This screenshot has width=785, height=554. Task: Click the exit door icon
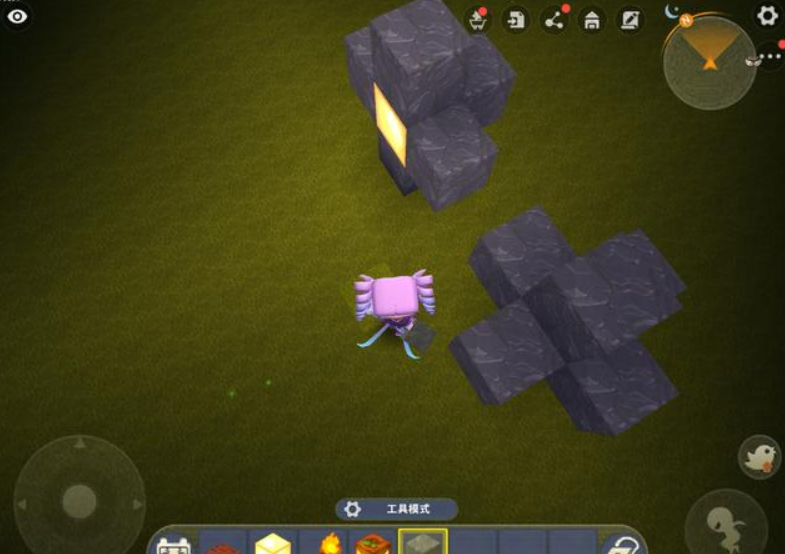coord(515,19)
